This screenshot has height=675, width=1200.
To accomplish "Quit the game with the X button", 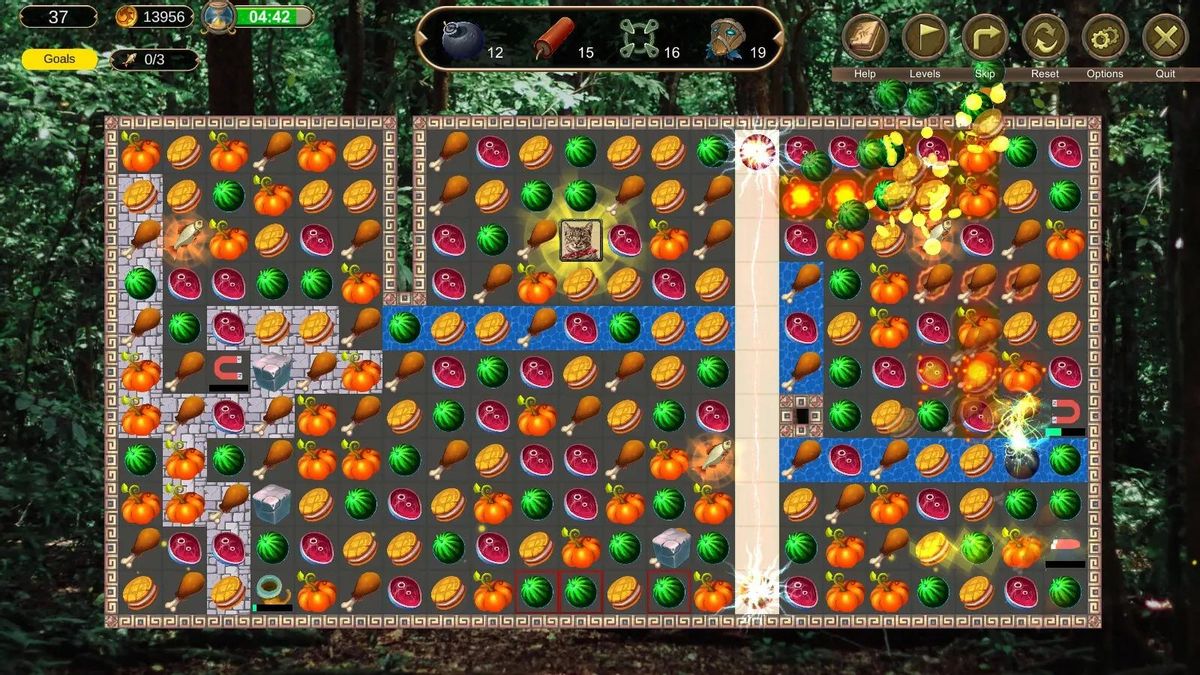I will pos(1165,39).
